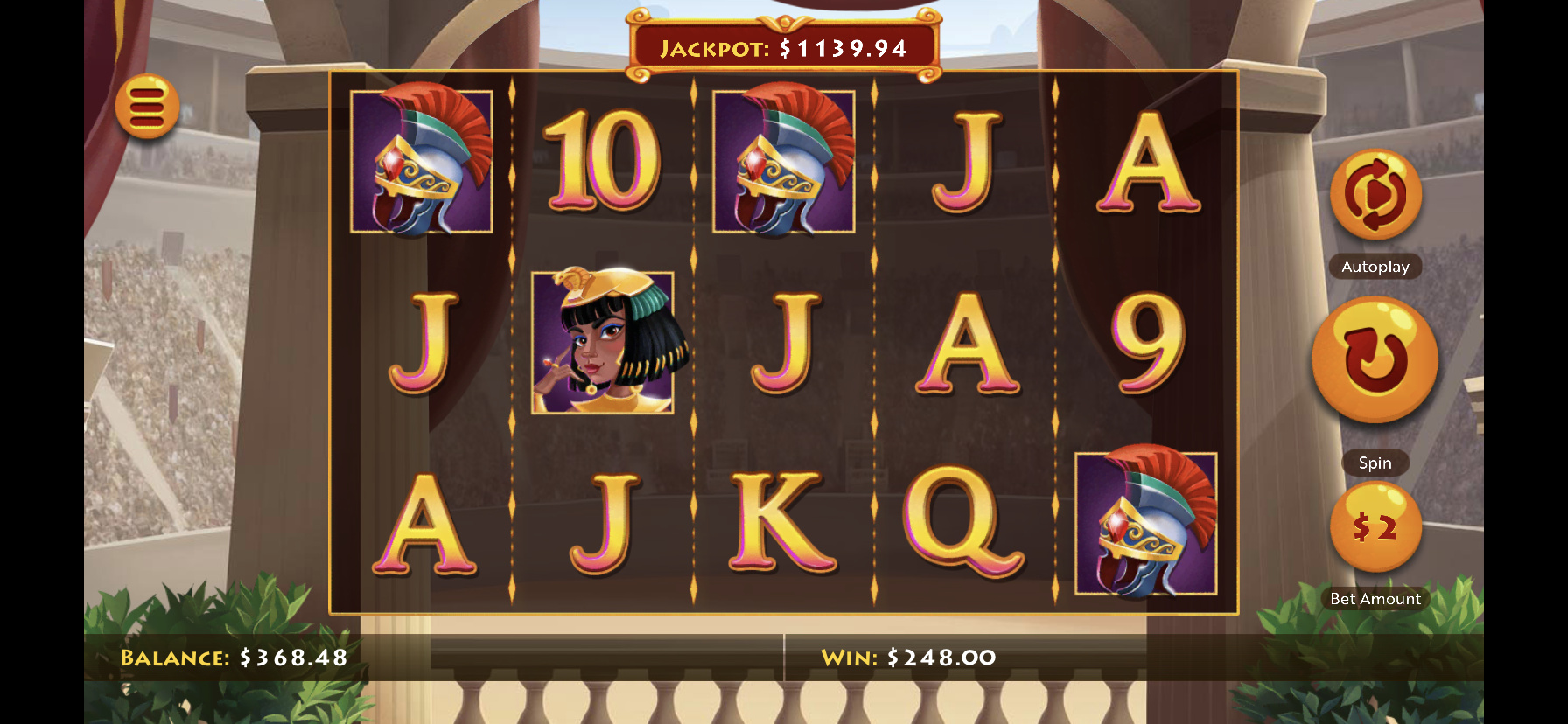The width and height of the screenshot is (1568, 724).
Task: Change the $2 bet amount
Action: pos(1375,527)
